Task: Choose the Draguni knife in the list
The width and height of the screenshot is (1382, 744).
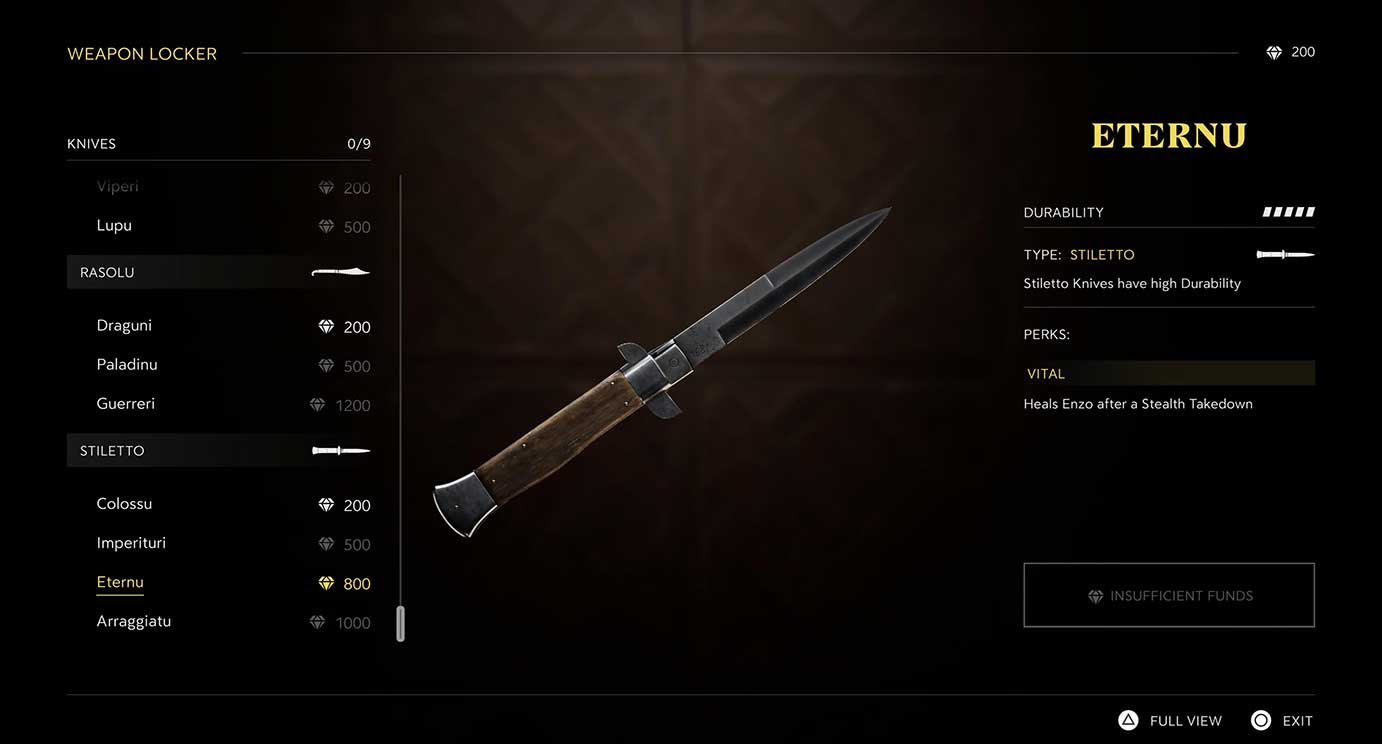Action: [x=124, y=326]
